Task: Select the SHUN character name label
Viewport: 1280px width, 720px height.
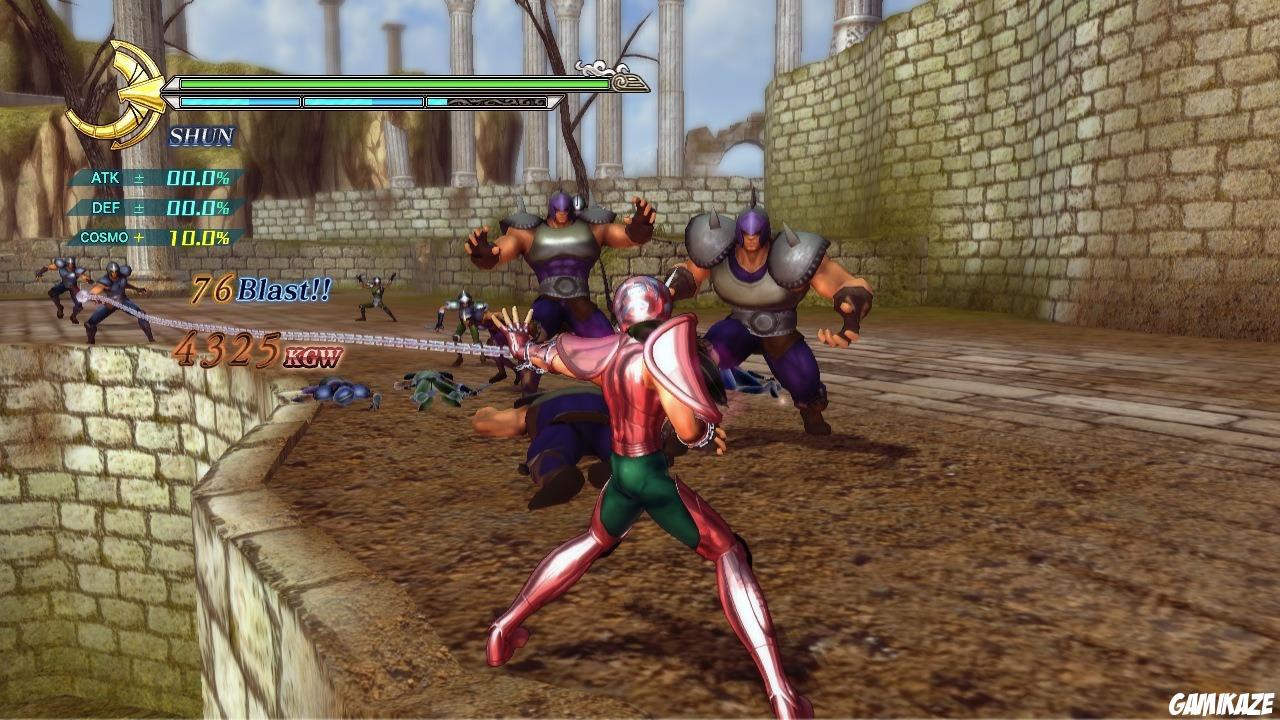Action: [200, 136]
